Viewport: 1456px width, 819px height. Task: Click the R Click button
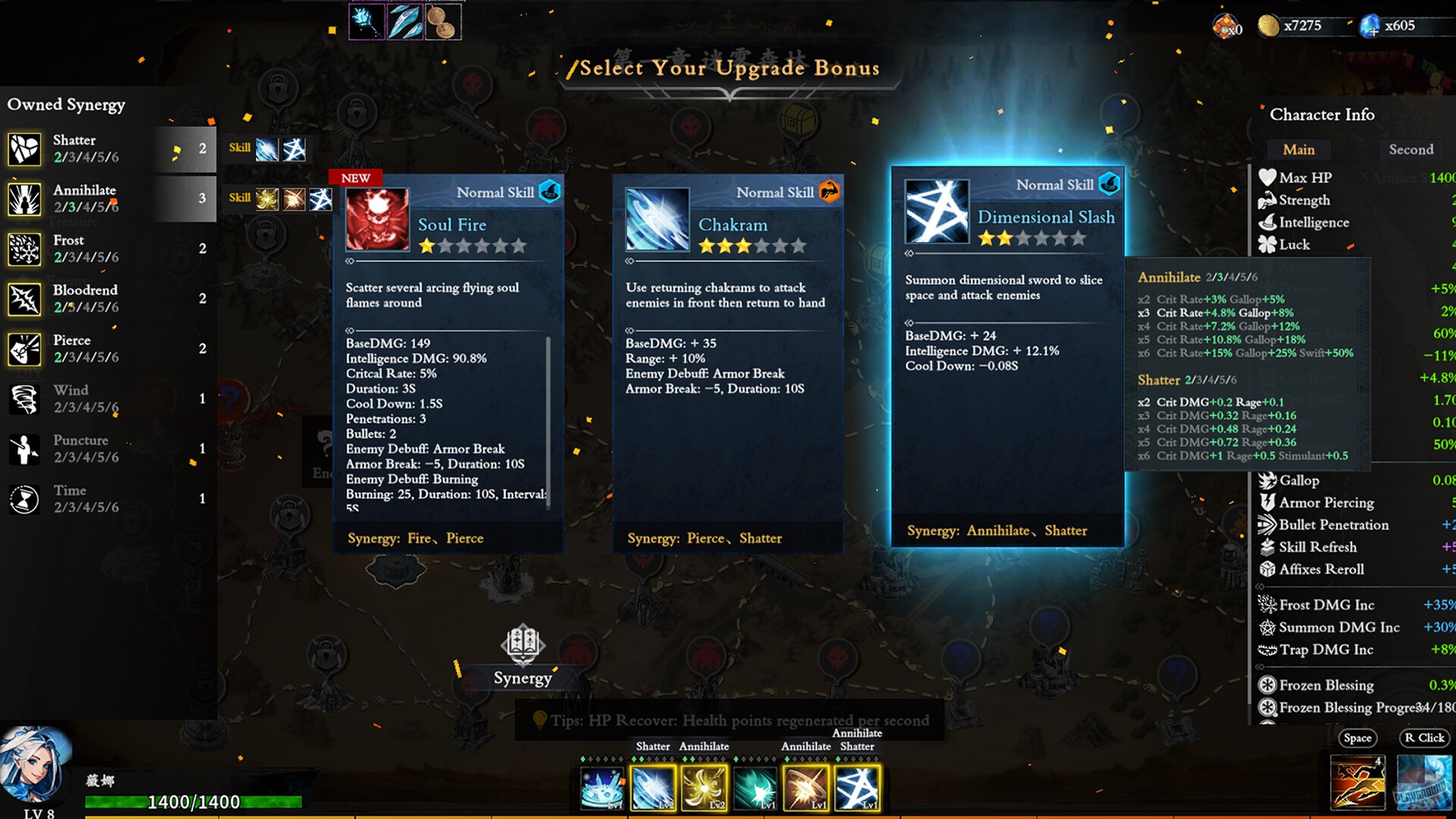point(1424,737)
